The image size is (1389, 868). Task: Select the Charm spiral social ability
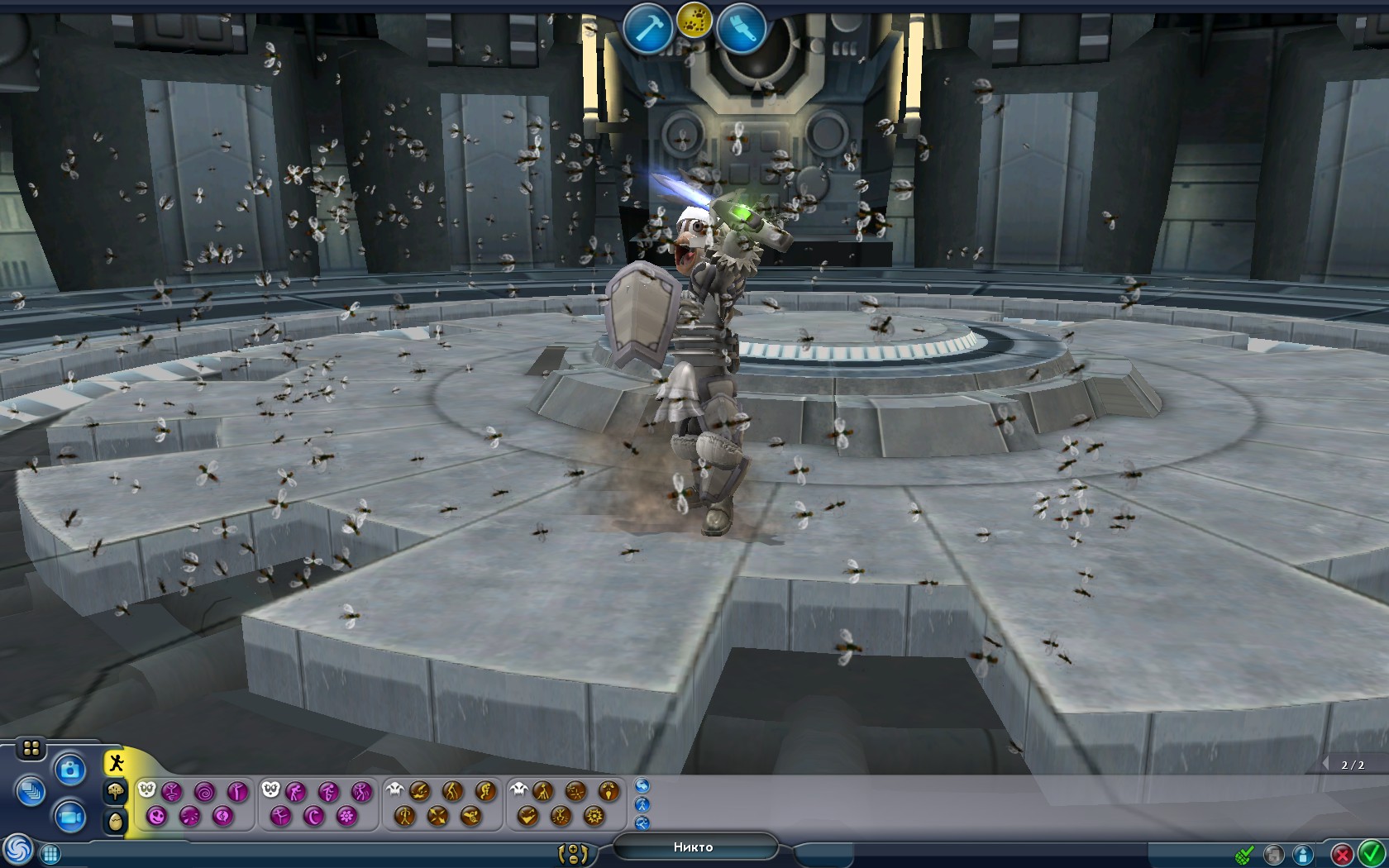coord(204,790)
